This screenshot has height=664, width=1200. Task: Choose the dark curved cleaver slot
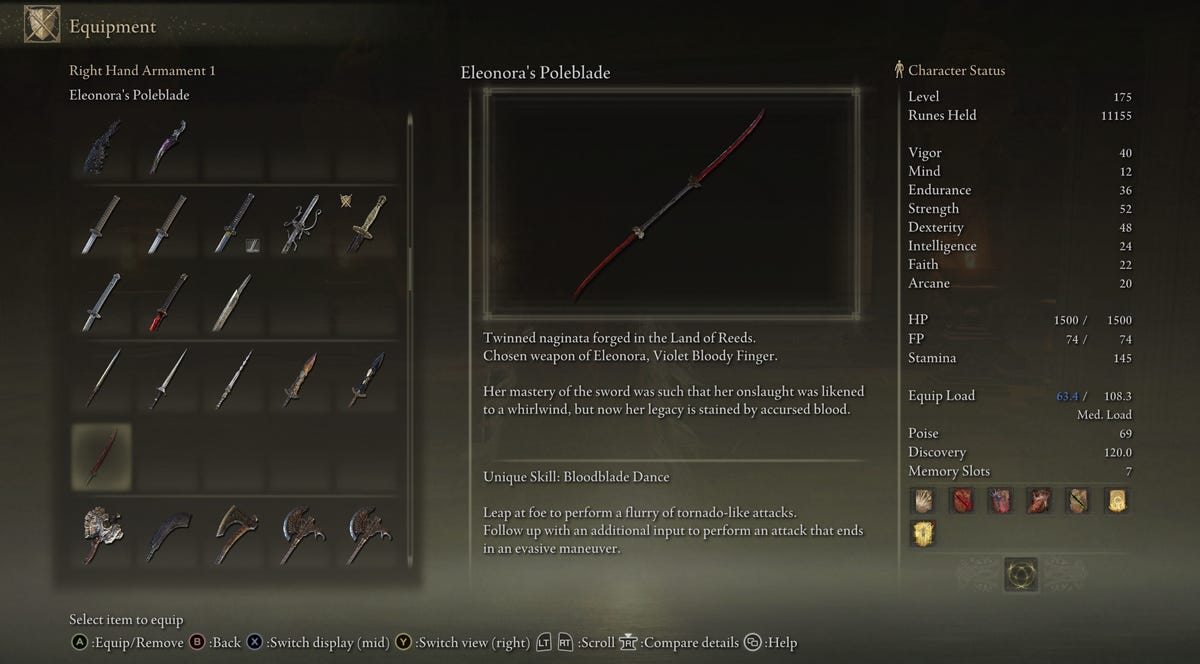[x=167, y=534]
